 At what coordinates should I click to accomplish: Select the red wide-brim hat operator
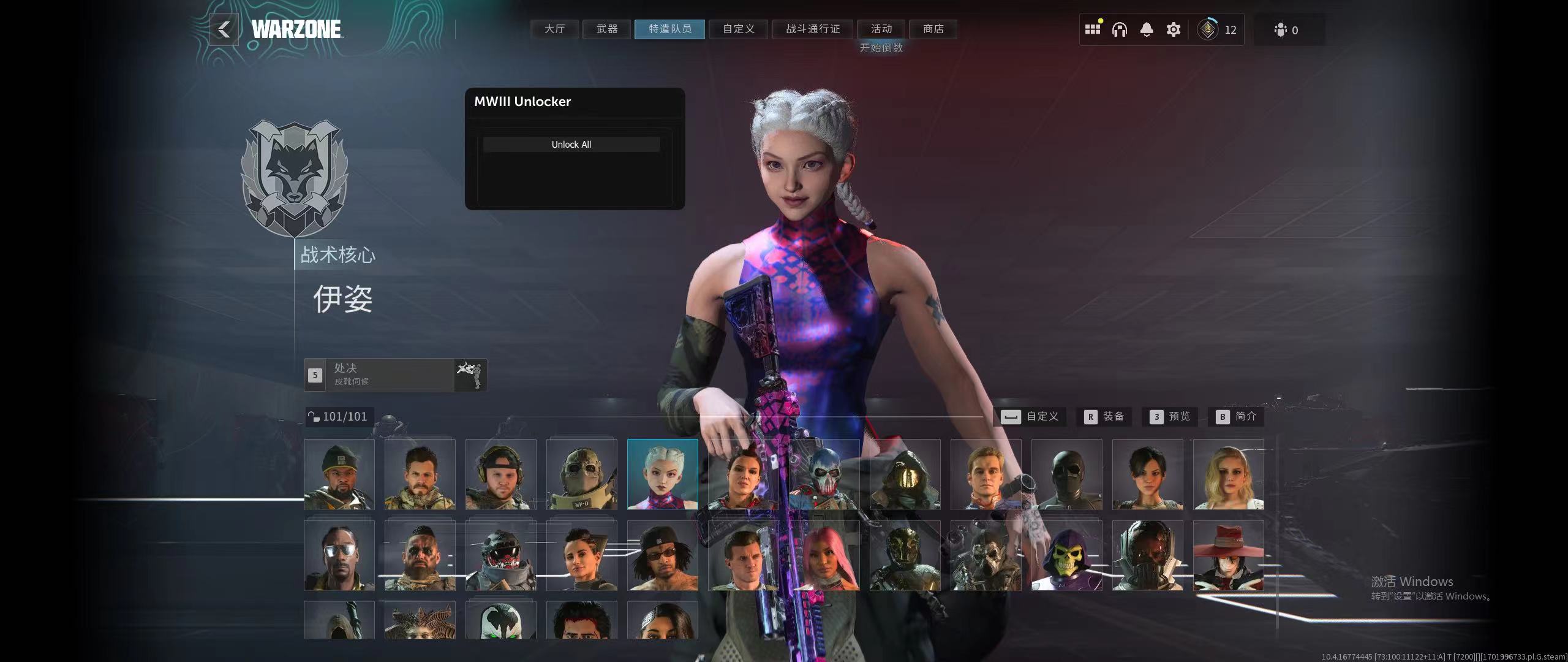click(1228, 555)
